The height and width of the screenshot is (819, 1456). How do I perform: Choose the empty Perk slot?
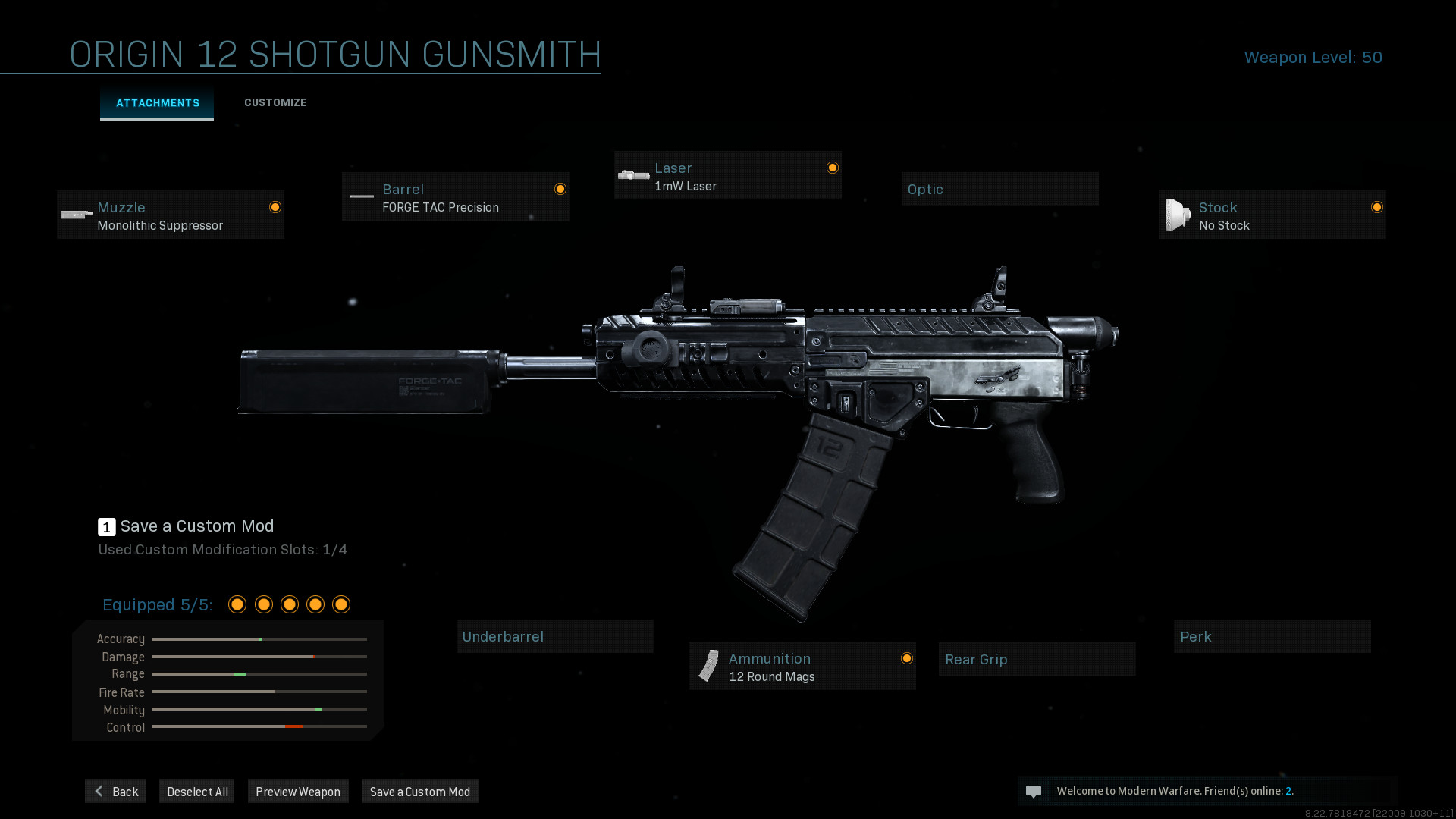pos(1272,637)
